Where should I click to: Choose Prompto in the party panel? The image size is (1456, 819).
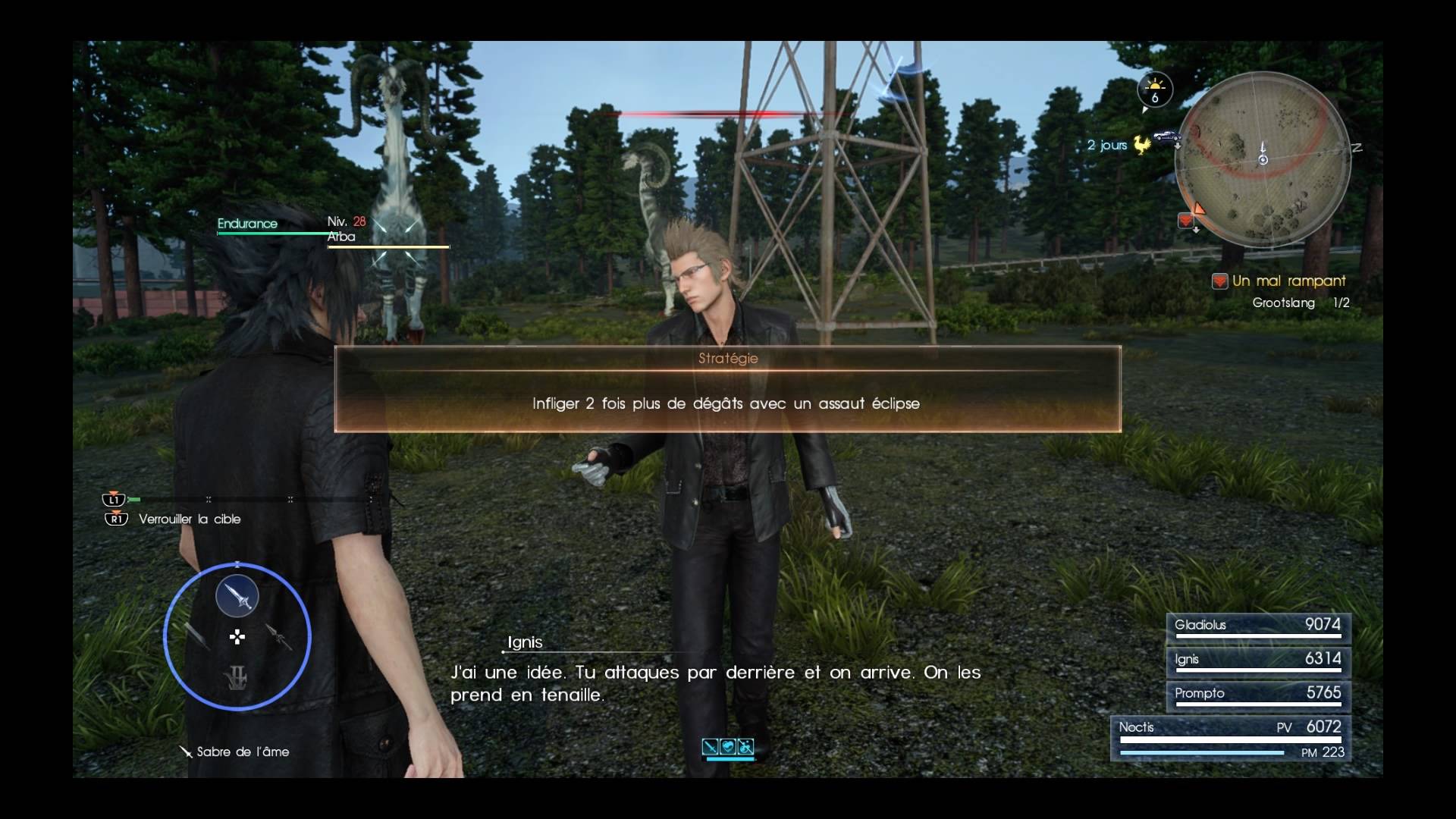coord(1258,695)
